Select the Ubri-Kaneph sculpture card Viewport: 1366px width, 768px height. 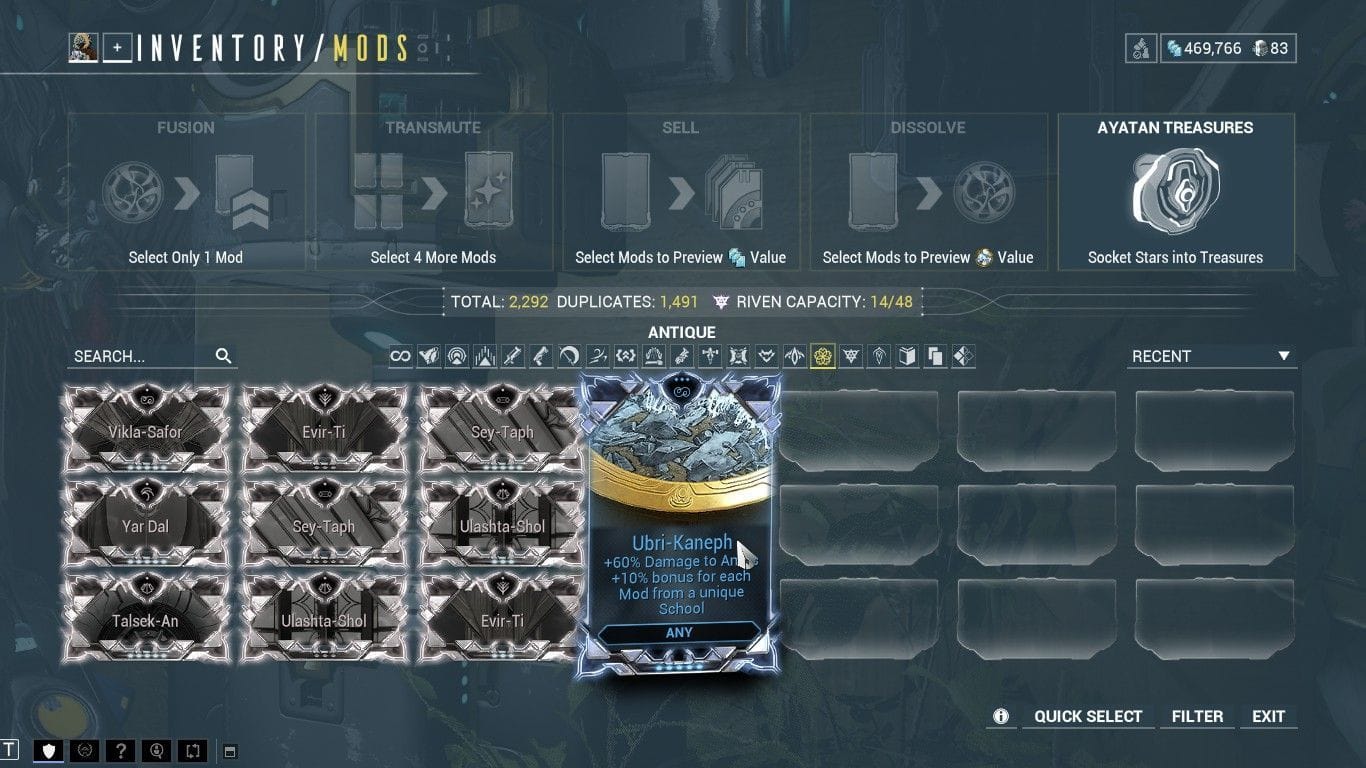[x=679, y=520]
